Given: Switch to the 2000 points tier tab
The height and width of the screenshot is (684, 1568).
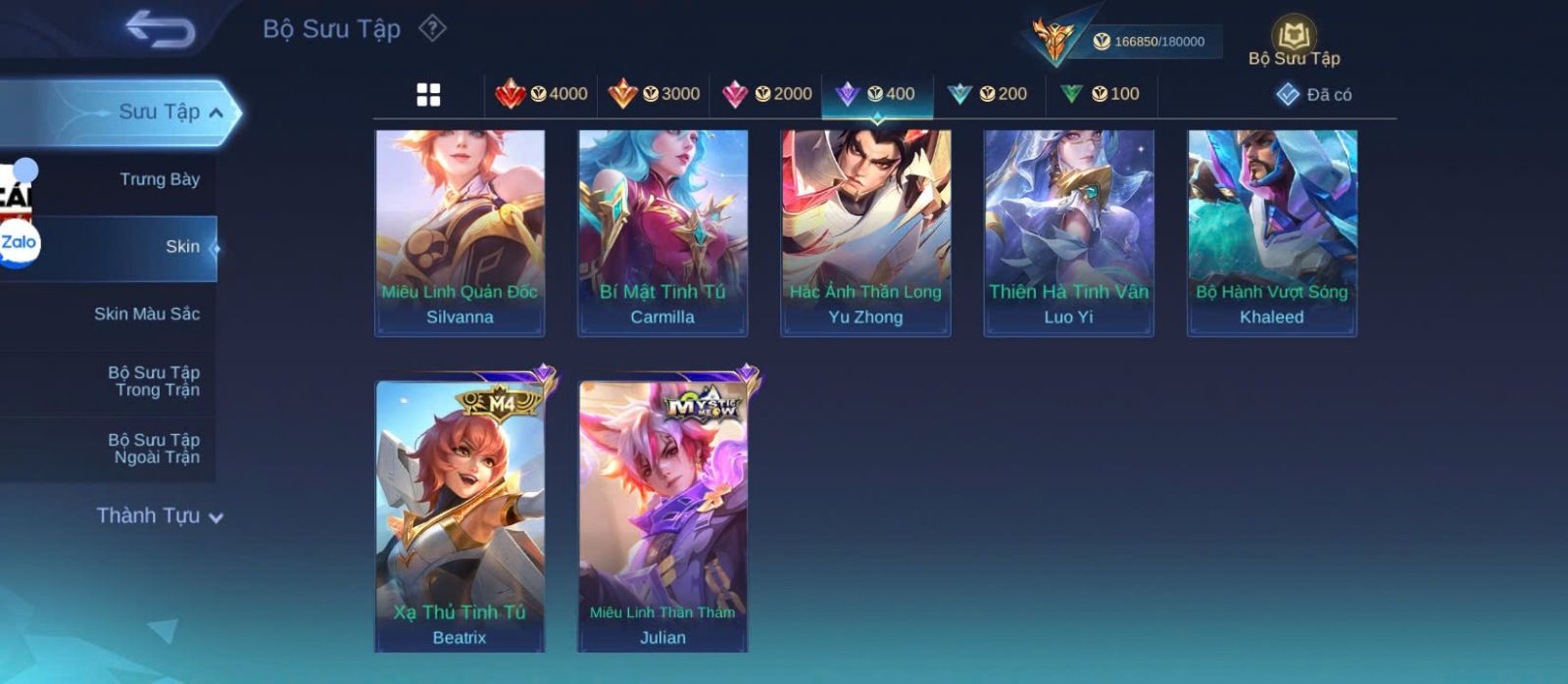Looking at the screenshot, I should [x=766, y=94].
